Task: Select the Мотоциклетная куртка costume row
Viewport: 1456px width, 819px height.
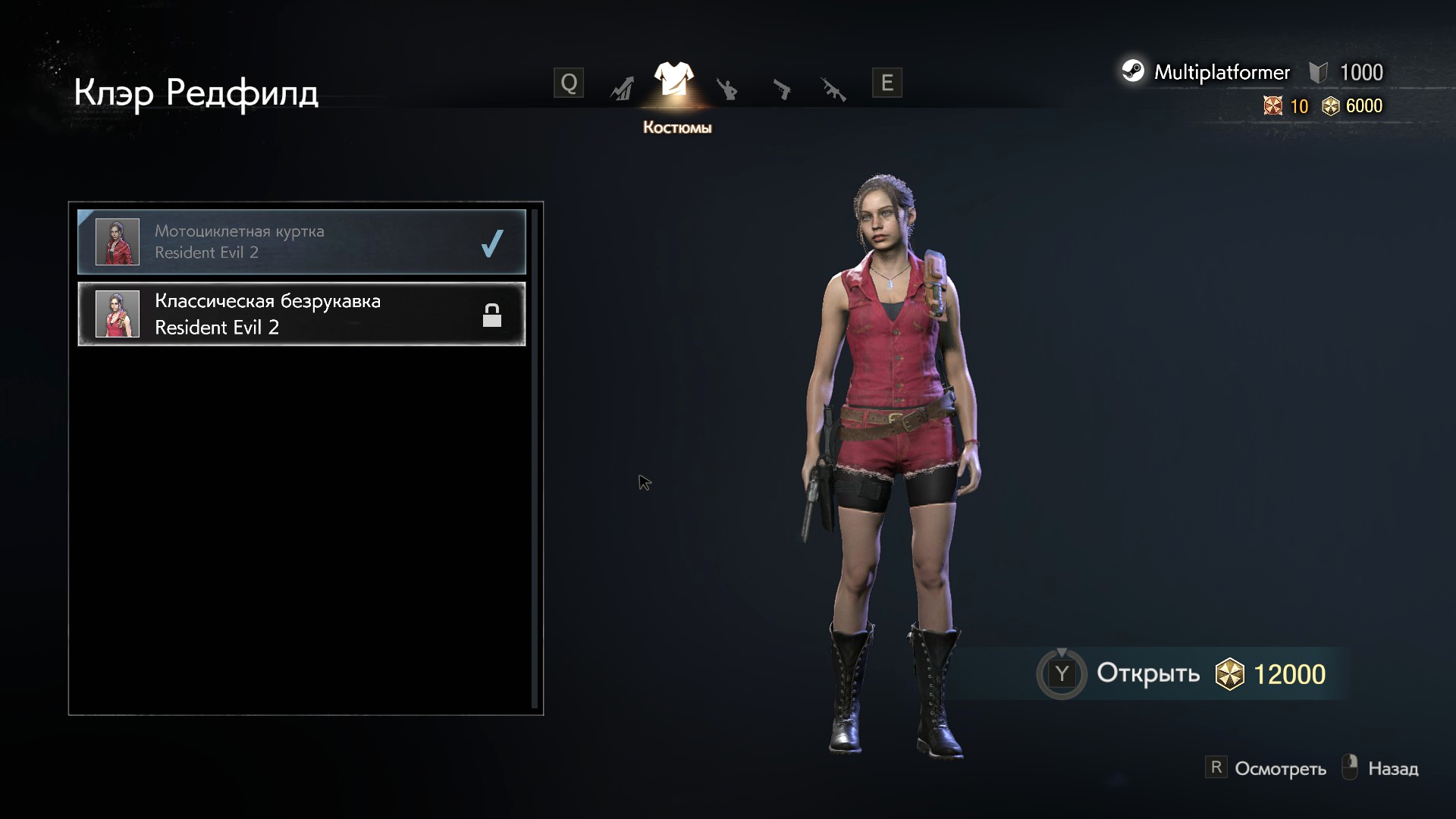Action: coord(301,242)
